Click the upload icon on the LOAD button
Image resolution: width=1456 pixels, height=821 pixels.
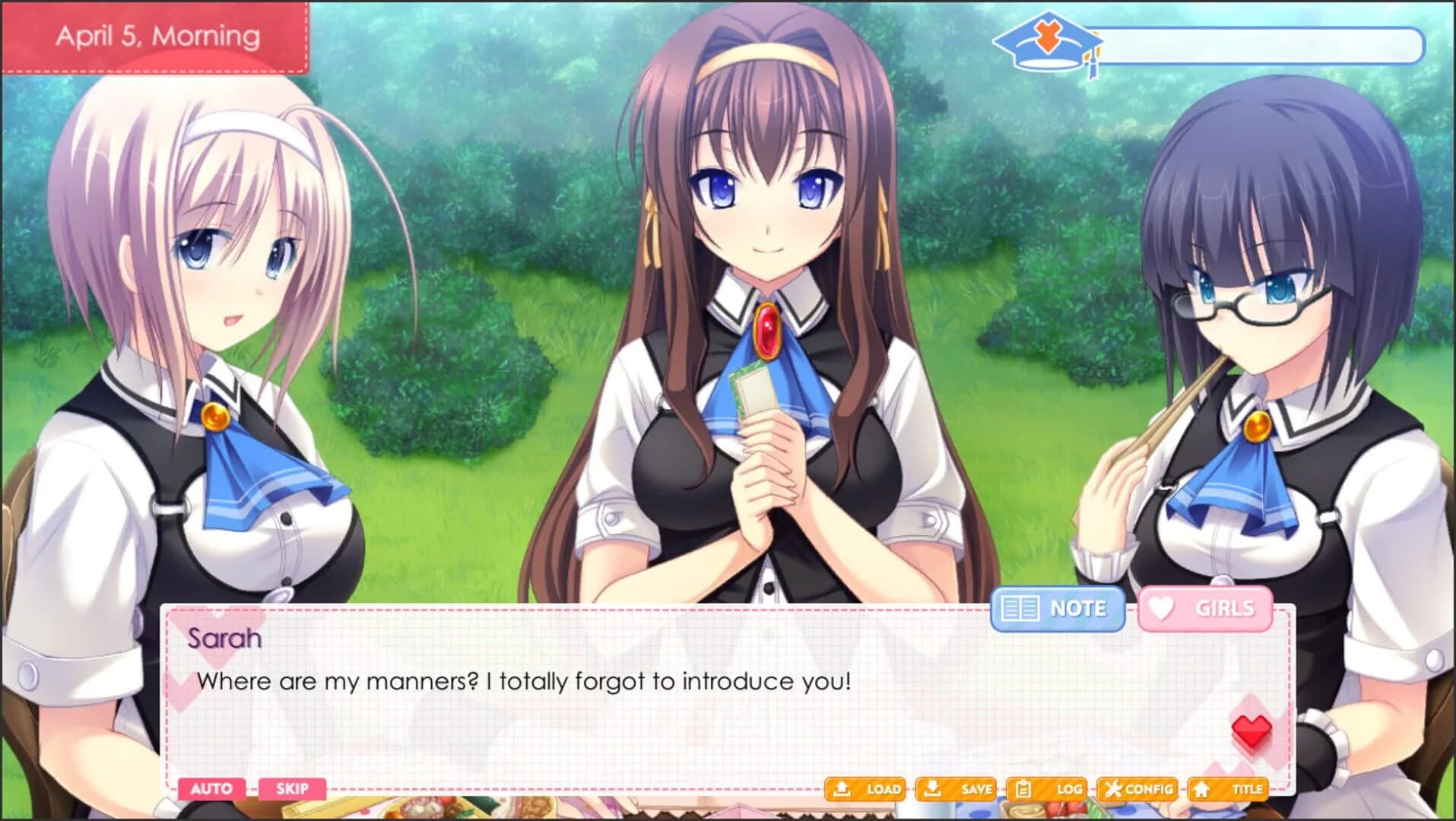[x=842, y=789]
